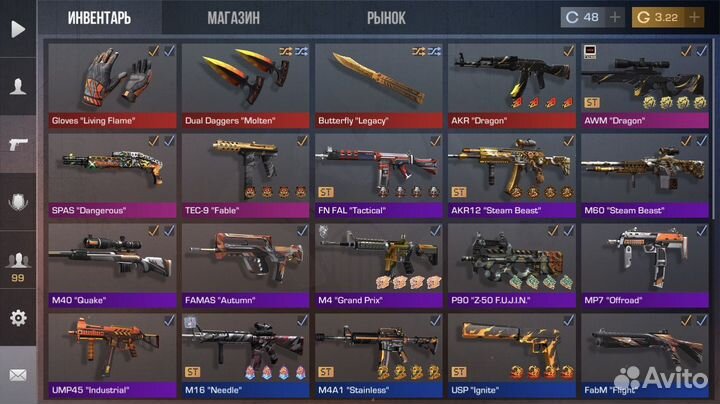Open the Рынок tab
This screenshot has height=404, width=720.
[x=386, y=17]
